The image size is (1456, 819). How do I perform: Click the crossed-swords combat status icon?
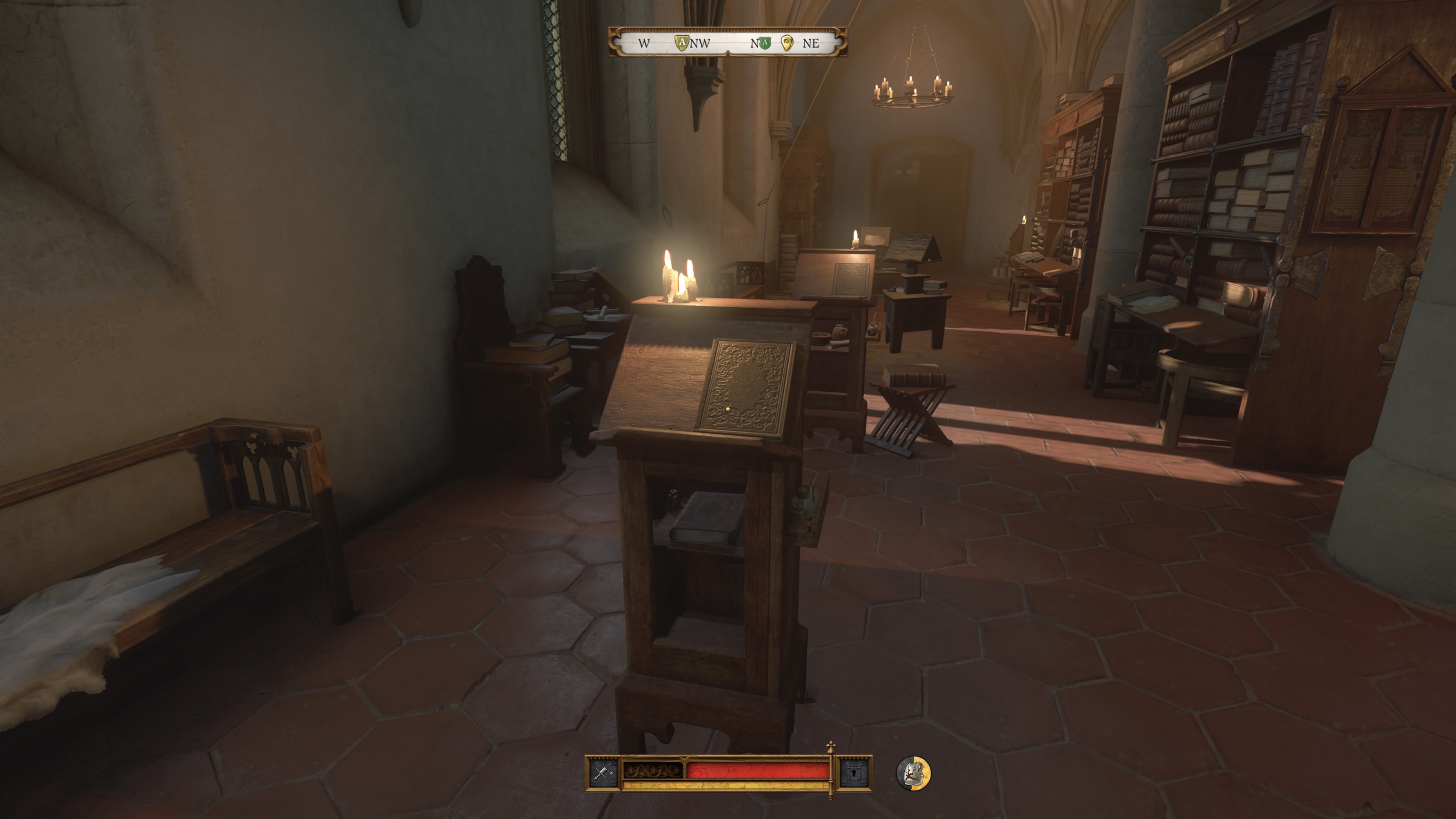coord(601,773)
